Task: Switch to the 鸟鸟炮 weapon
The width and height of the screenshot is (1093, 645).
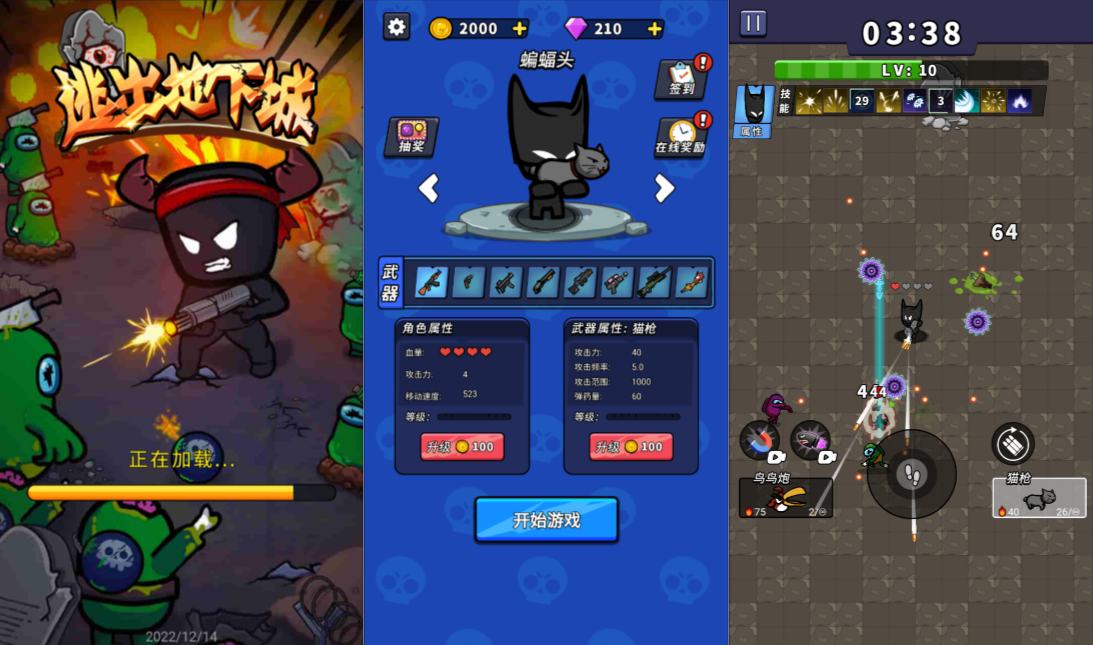Action: 785,497
